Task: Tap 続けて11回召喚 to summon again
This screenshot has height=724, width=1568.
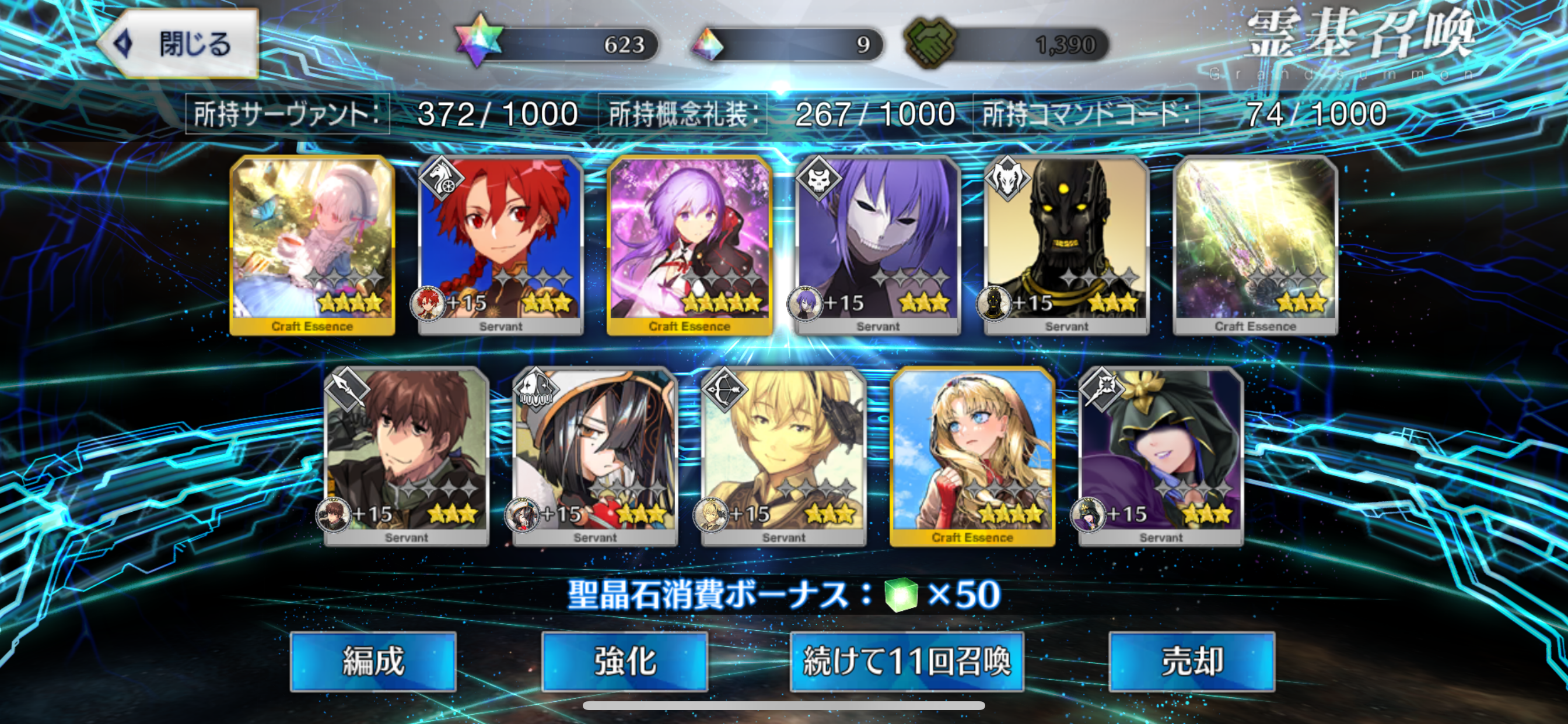Action: pyautogui.click(x=907, y=661)
